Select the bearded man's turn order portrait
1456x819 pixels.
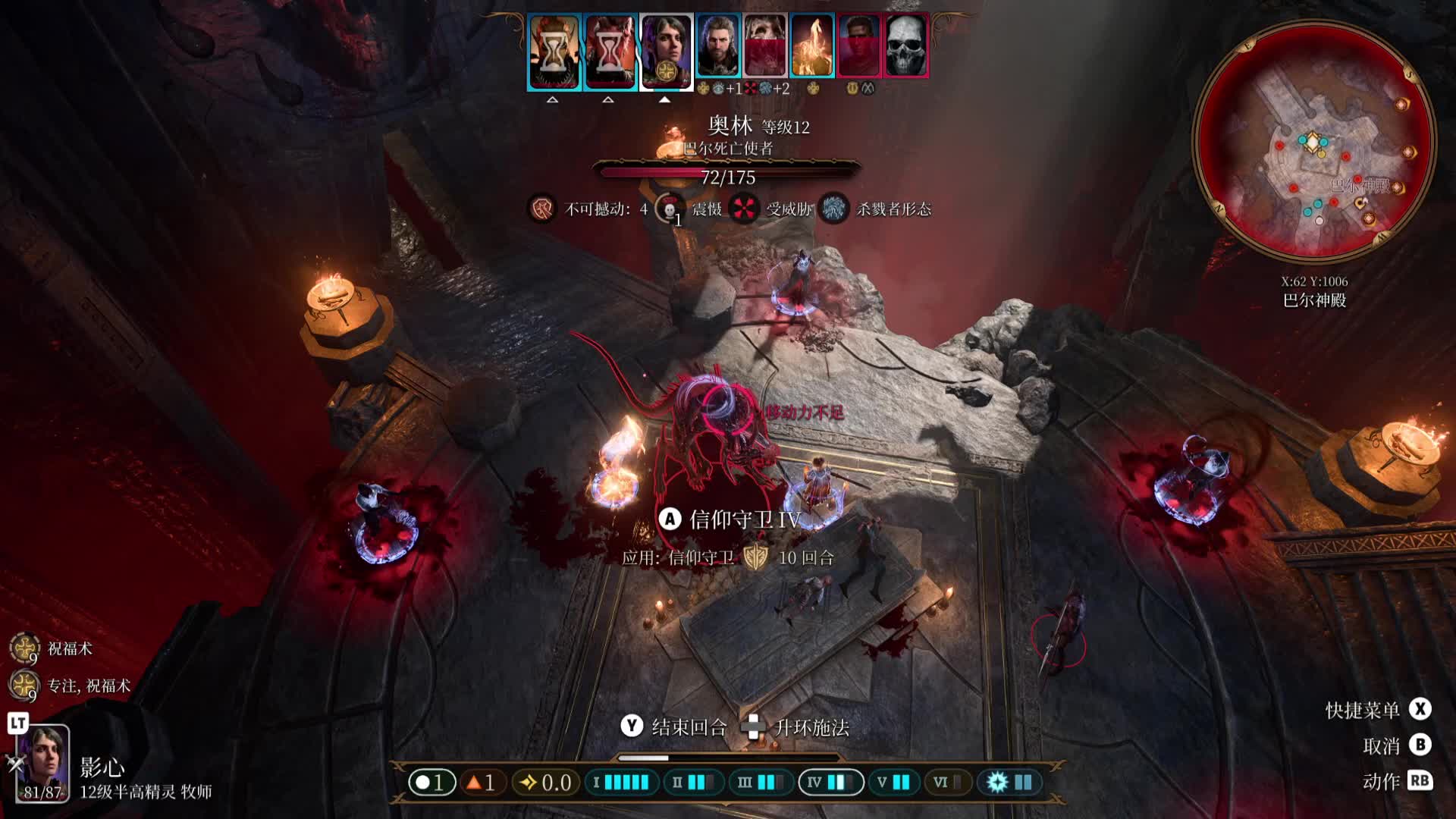click(717, 45)
